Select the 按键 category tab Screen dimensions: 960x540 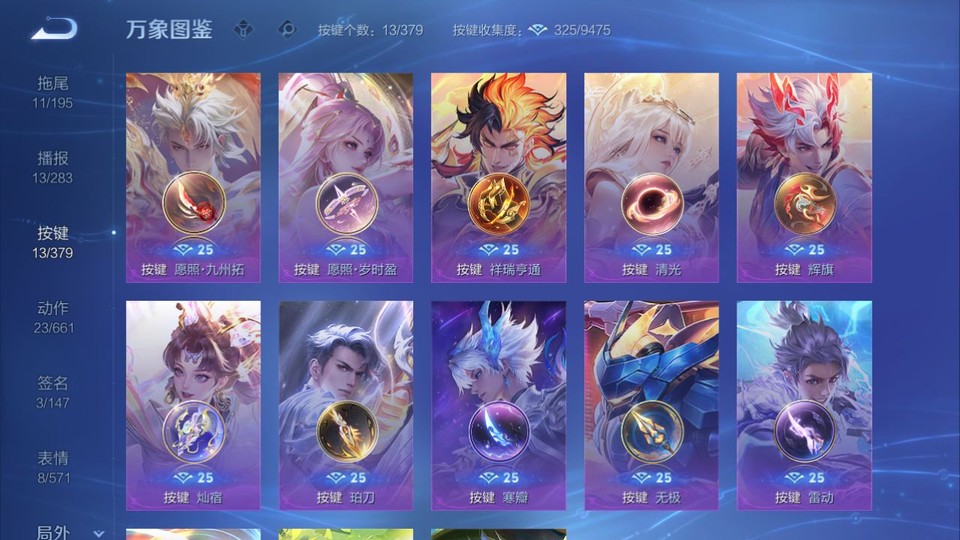click(x=53, y=241)
